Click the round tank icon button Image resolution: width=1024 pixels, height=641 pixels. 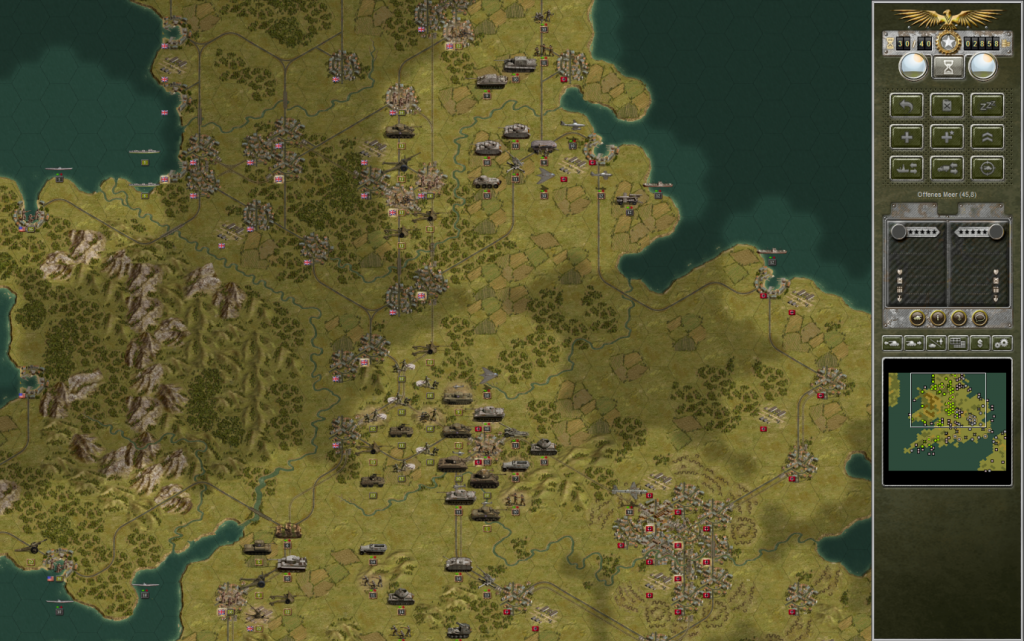tap(917, 318)
